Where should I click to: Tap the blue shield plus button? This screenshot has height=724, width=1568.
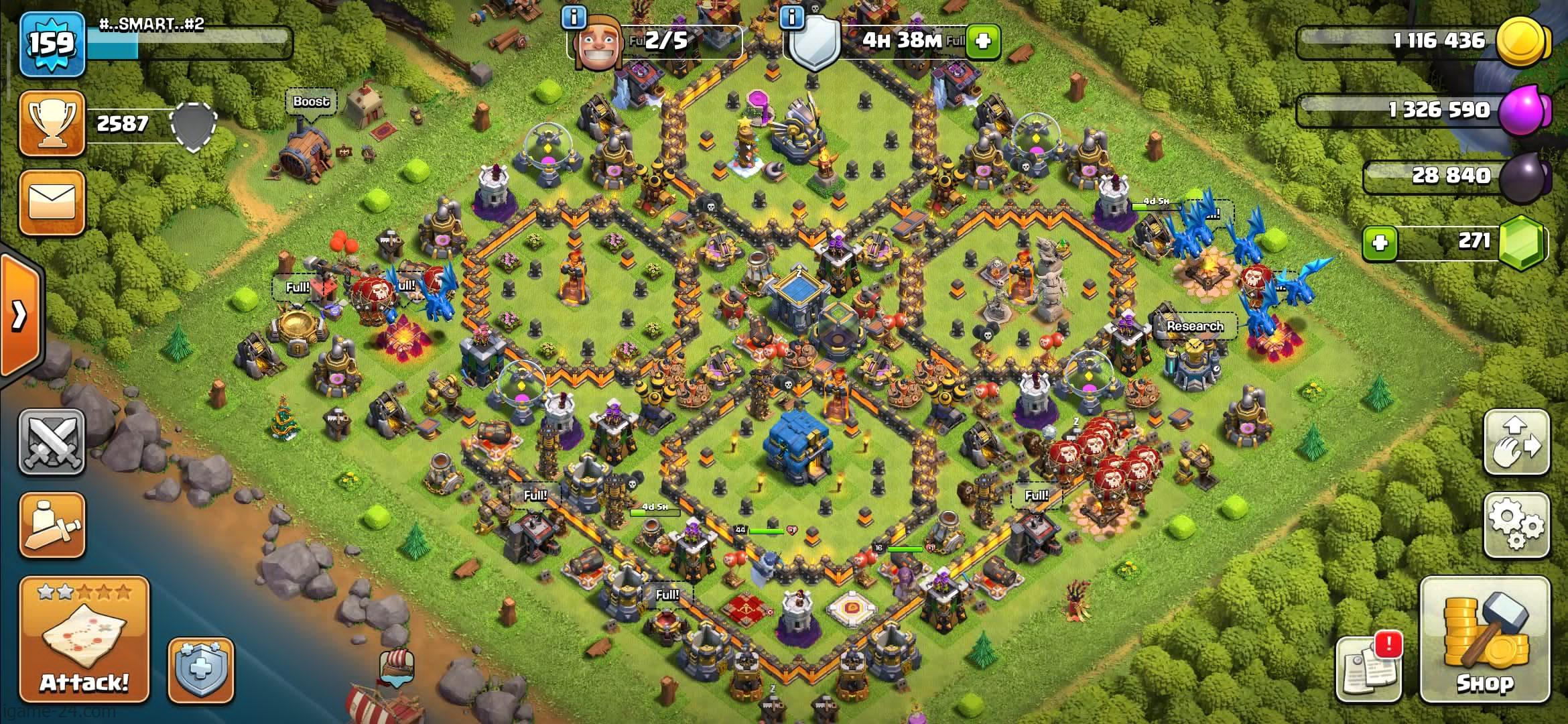coord(200,670)
